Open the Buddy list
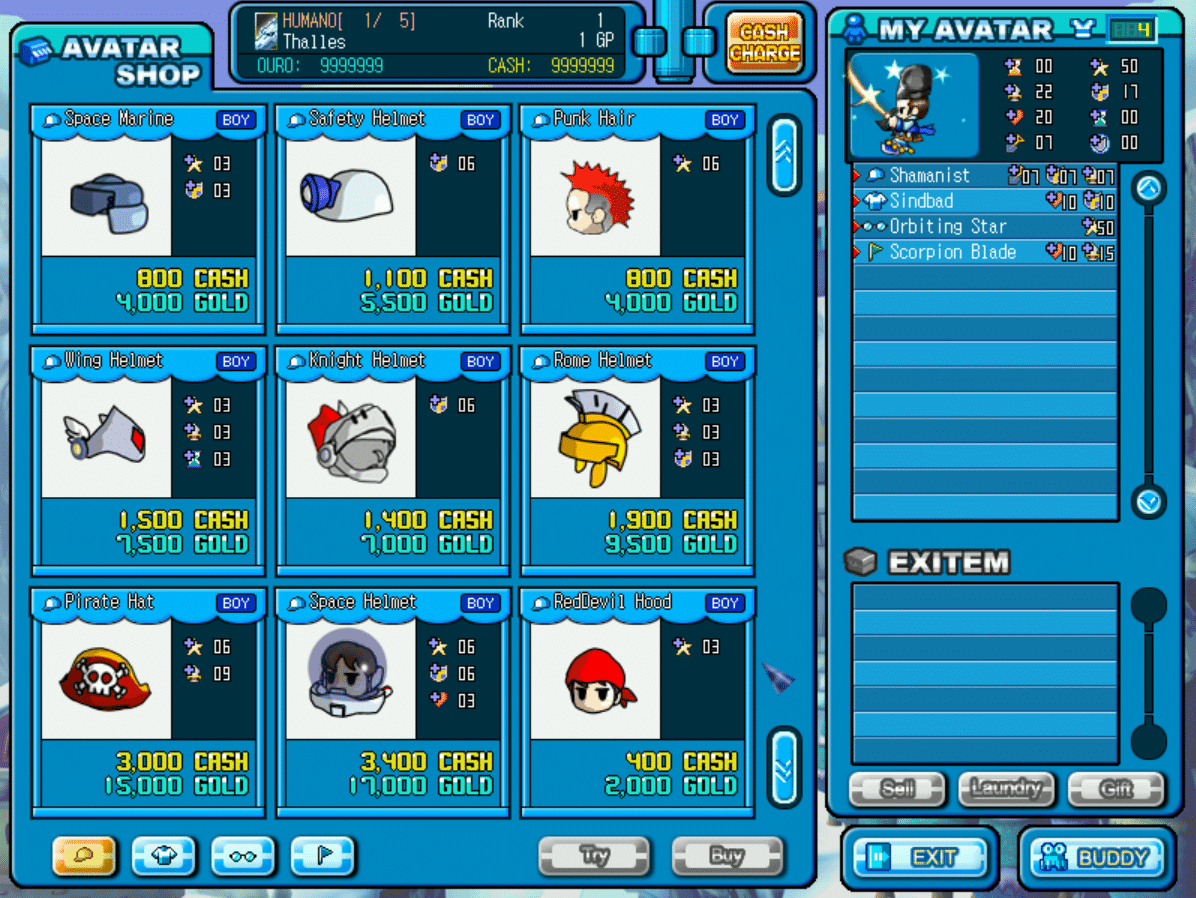 point(1098,857)
